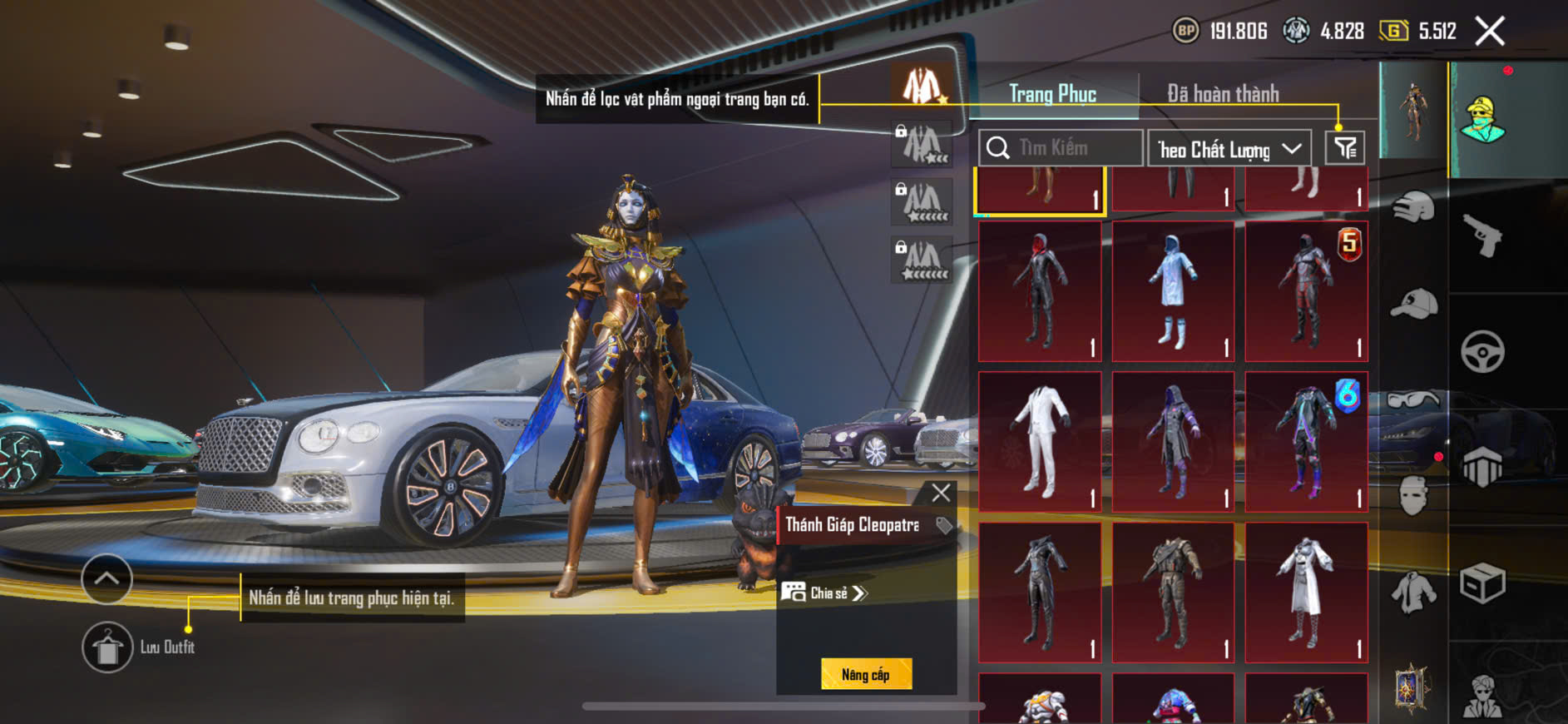The height and width of the screenshot is (724, 1568).
Task: Click the Tìm Kiếm search field
Action: click(x=1061, y=148)
